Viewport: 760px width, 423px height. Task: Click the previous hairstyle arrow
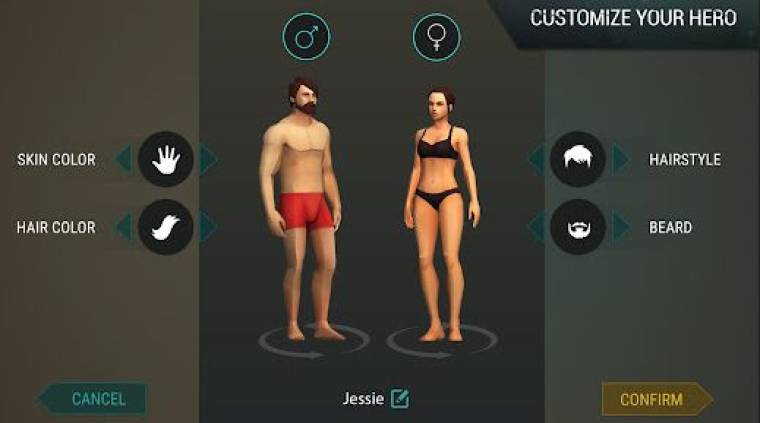[x=537, y=159]
